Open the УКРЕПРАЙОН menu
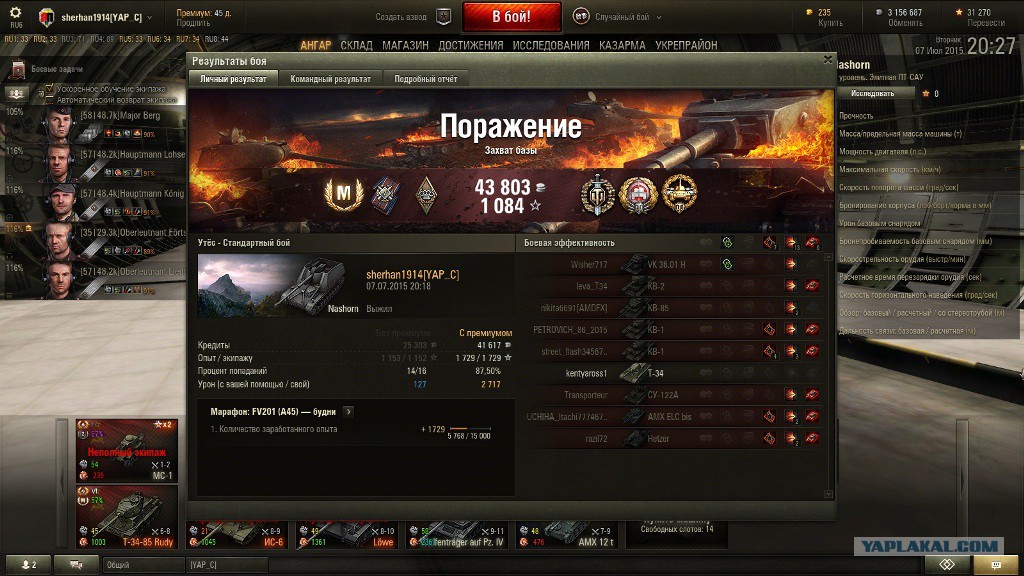Image resolution: width=1024 pixels, height=576 pixels. click(686, 46)
